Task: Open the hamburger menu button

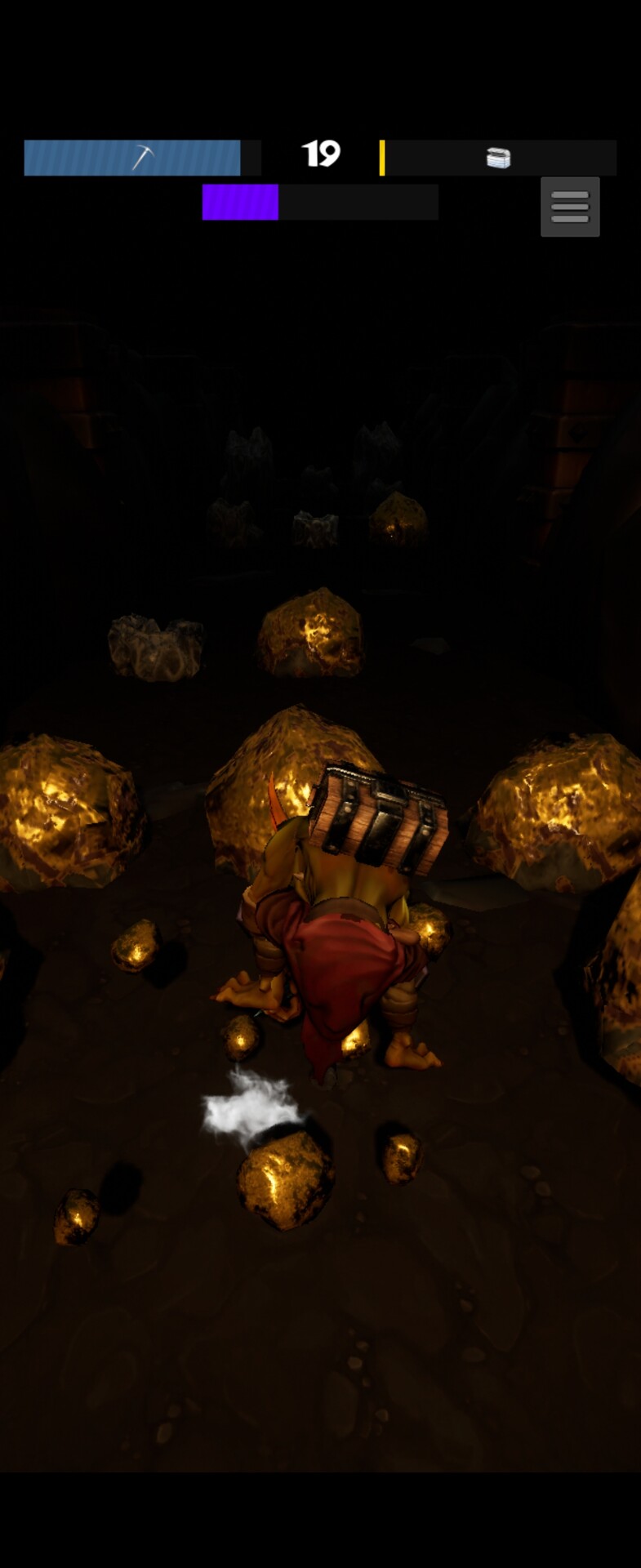Action: click(570, 207)
